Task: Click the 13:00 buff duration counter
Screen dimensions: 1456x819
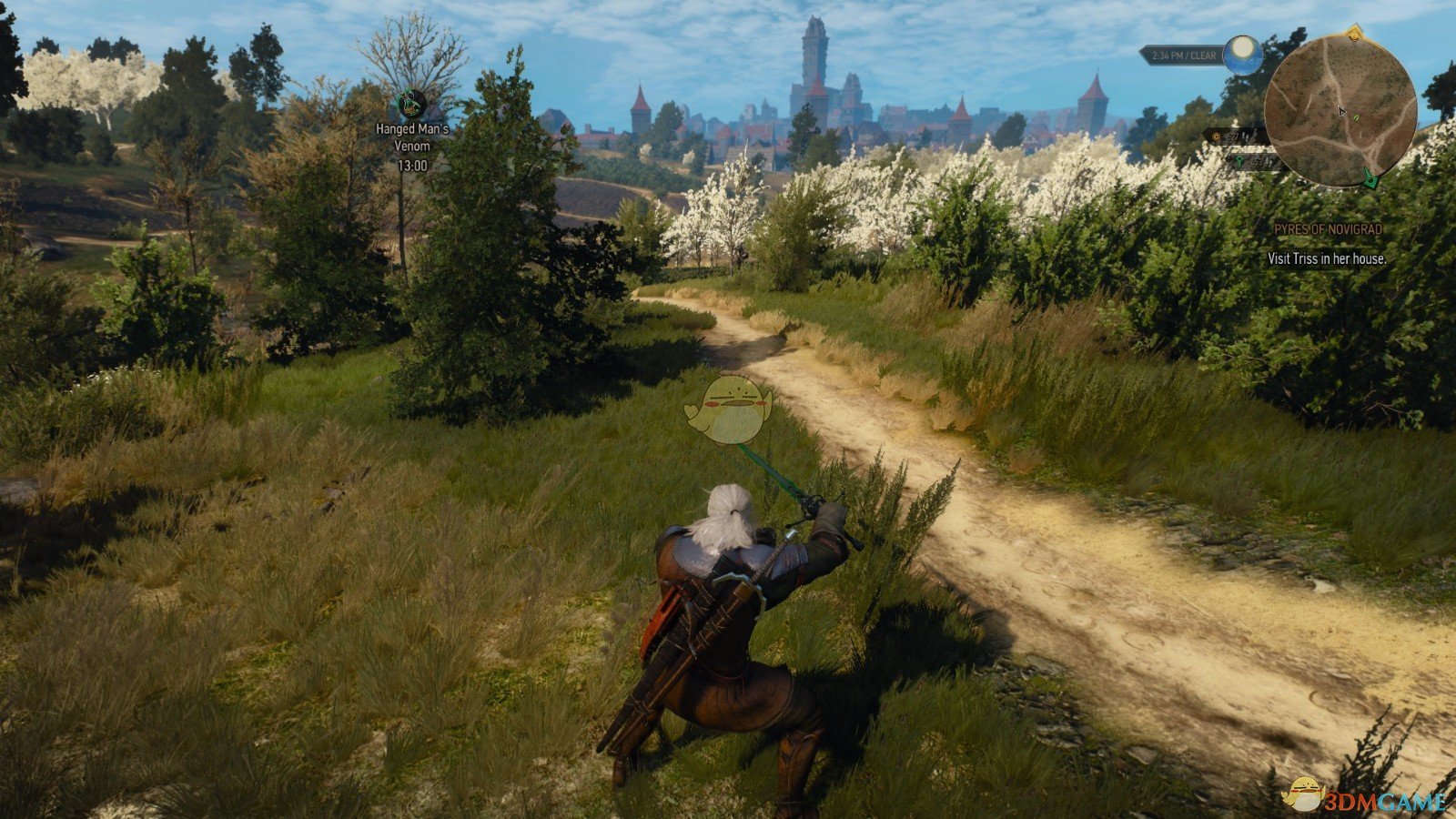Action: click(411, 166)
